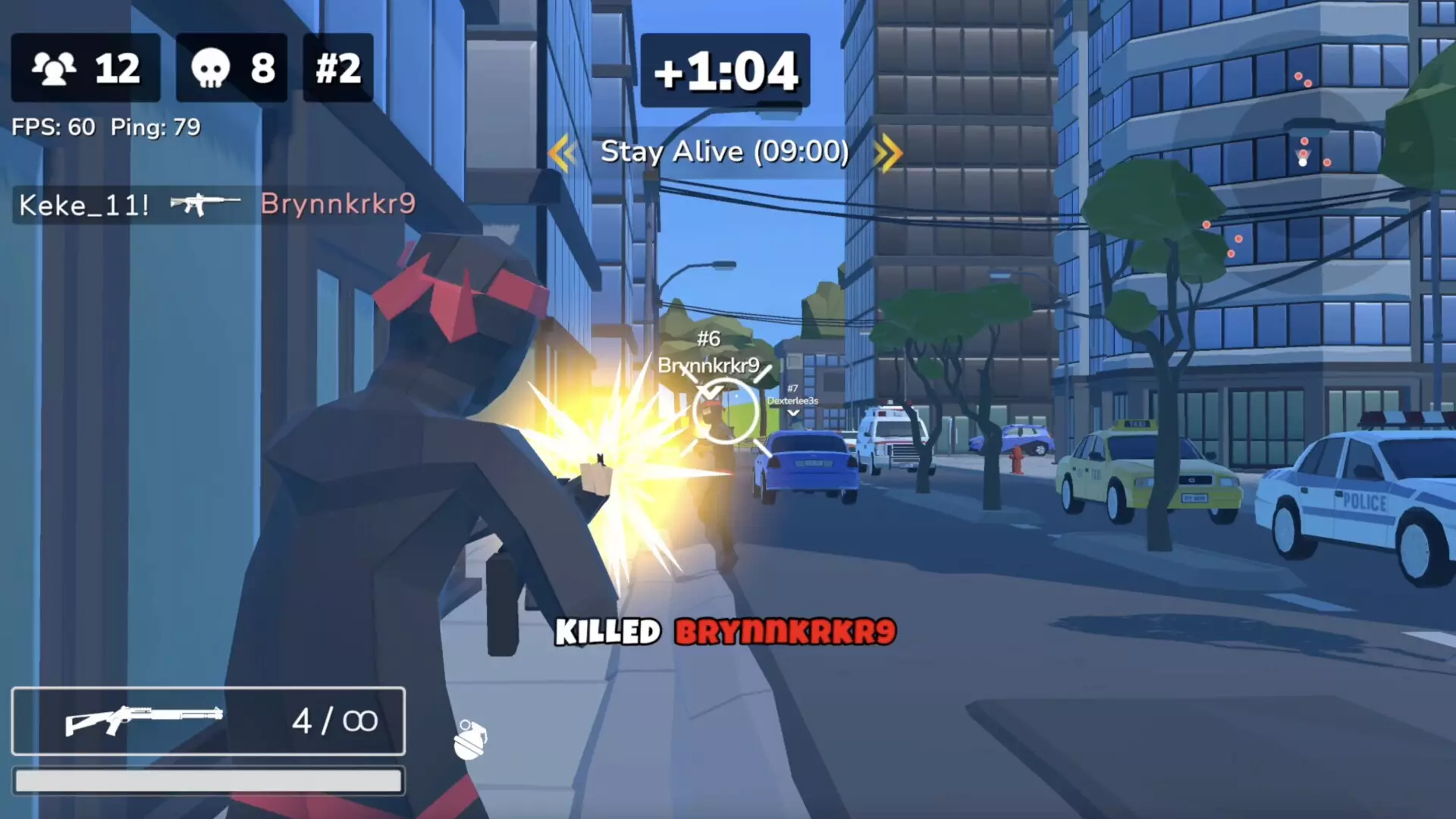The height and width of the screenshot is (819, 1456).
Task: Click the reload progress bar
Action: (x=209, y=781)
